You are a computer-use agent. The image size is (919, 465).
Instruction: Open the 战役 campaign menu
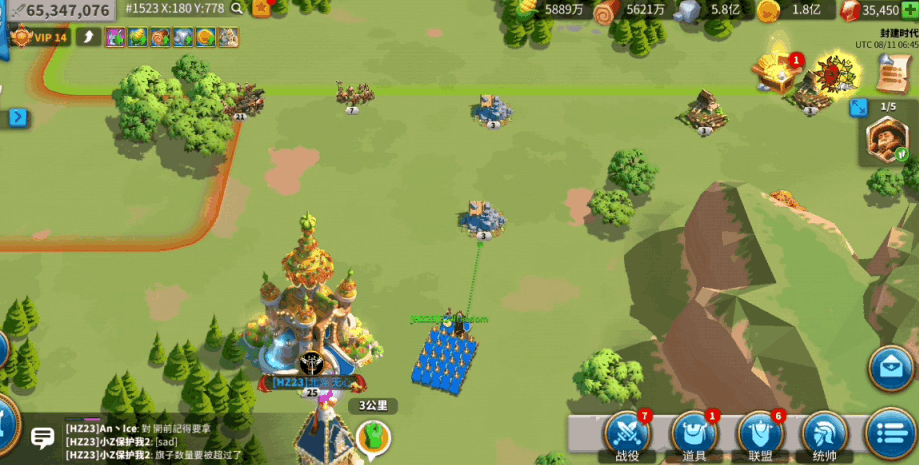pyautogui.click(x=628, y=433)
